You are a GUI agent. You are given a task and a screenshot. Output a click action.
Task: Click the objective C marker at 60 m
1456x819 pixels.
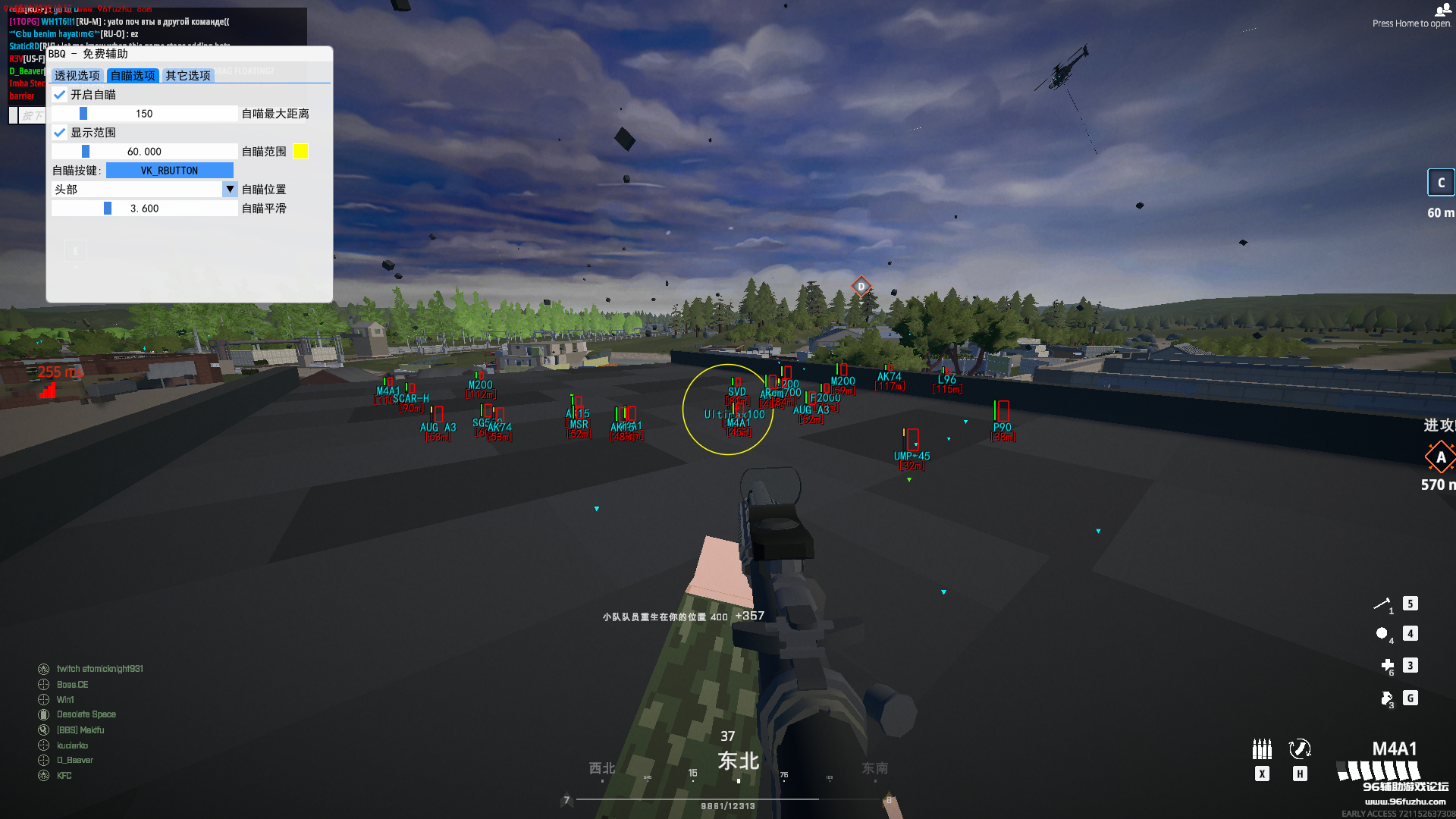(x=1441, y=183)
